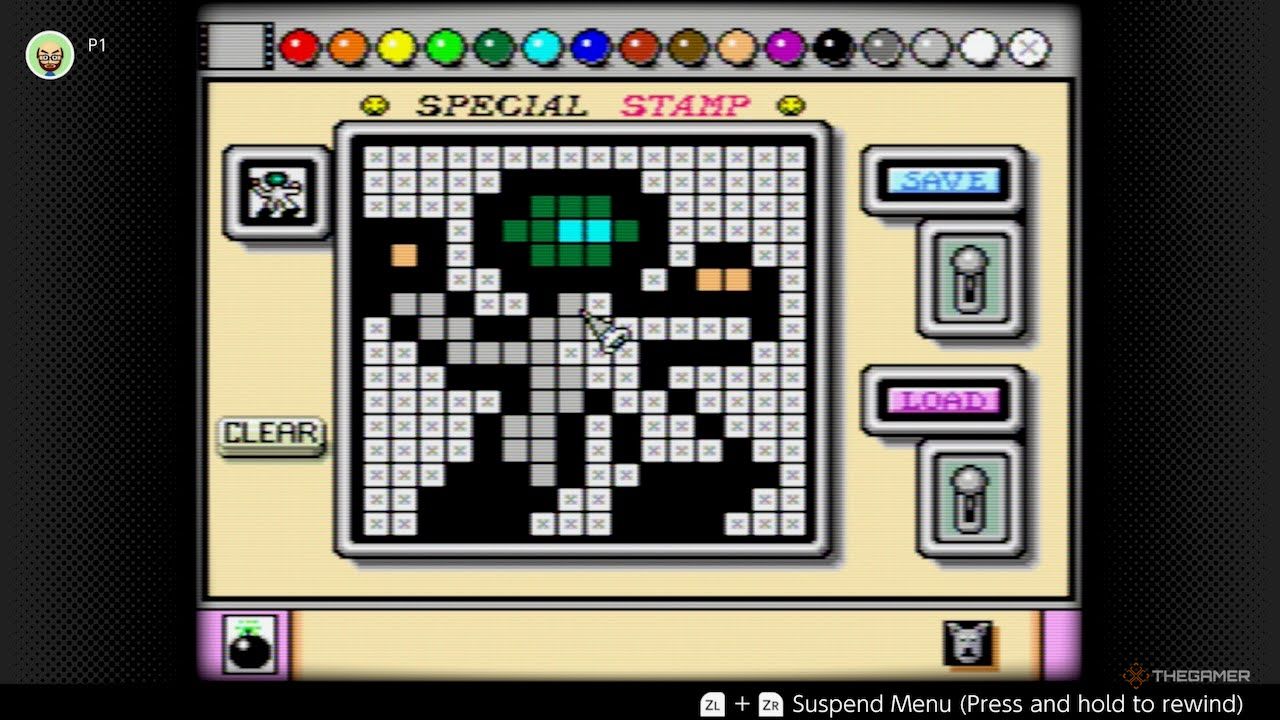Select the red color swatch
This screenshot has height=720, width=1280.
click(x=300, y=46)
